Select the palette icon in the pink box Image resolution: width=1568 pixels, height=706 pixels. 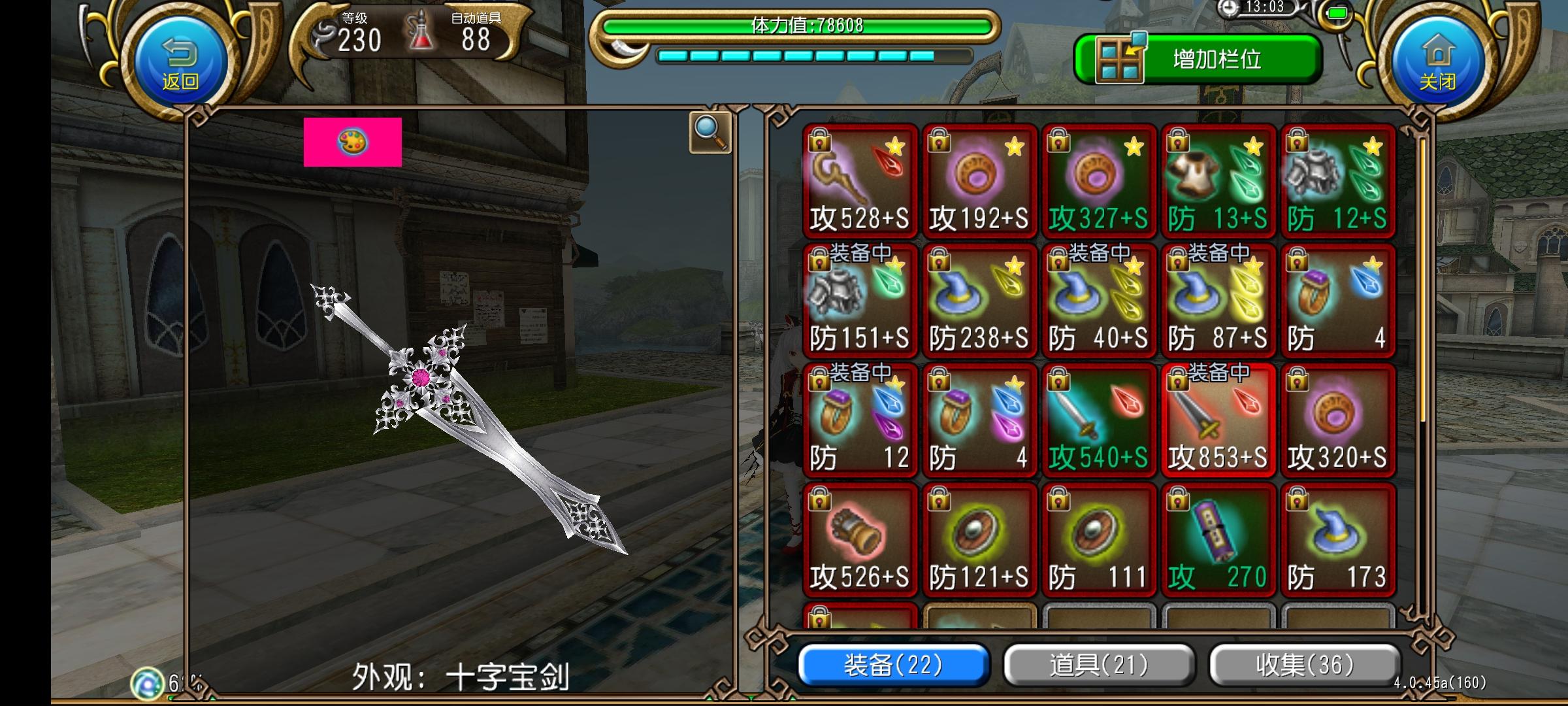(x=353, y=143)
